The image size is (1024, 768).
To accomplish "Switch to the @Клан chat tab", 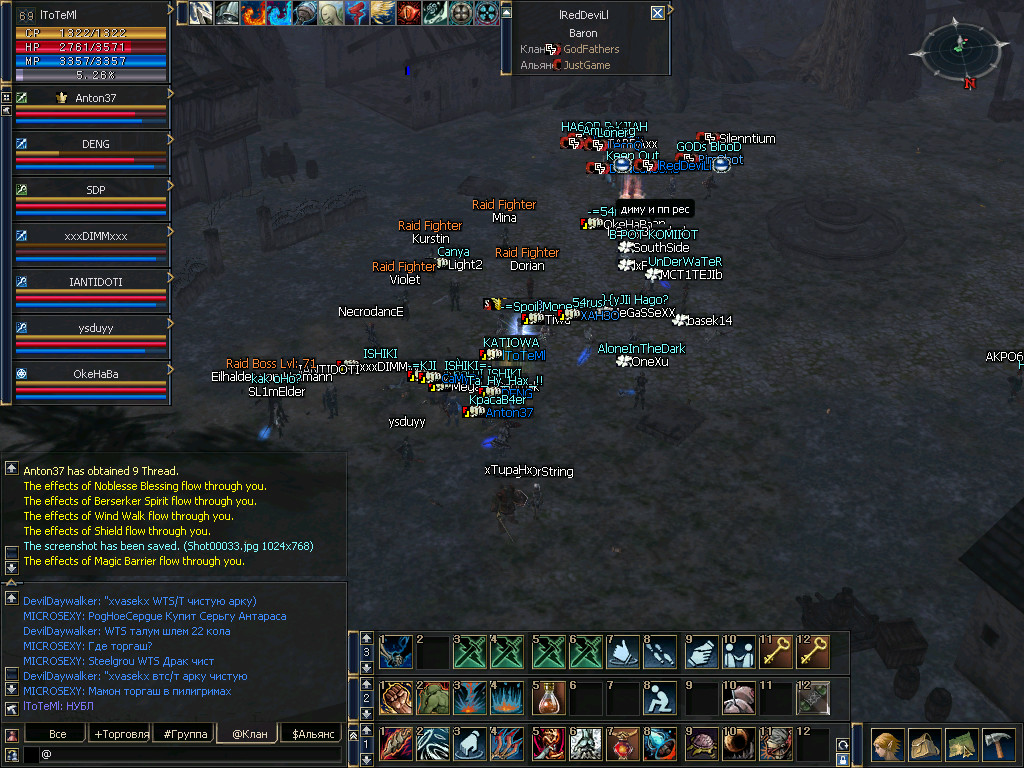I will (248, 734).
